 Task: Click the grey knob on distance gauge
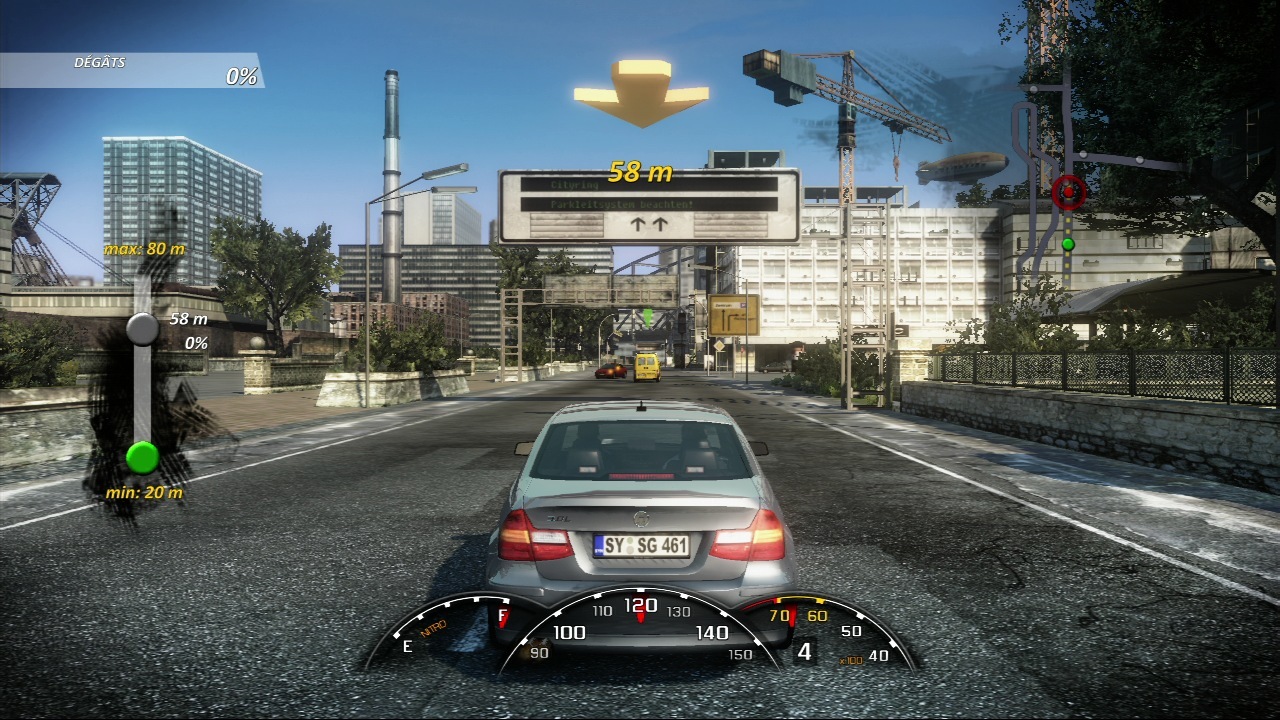143,329
